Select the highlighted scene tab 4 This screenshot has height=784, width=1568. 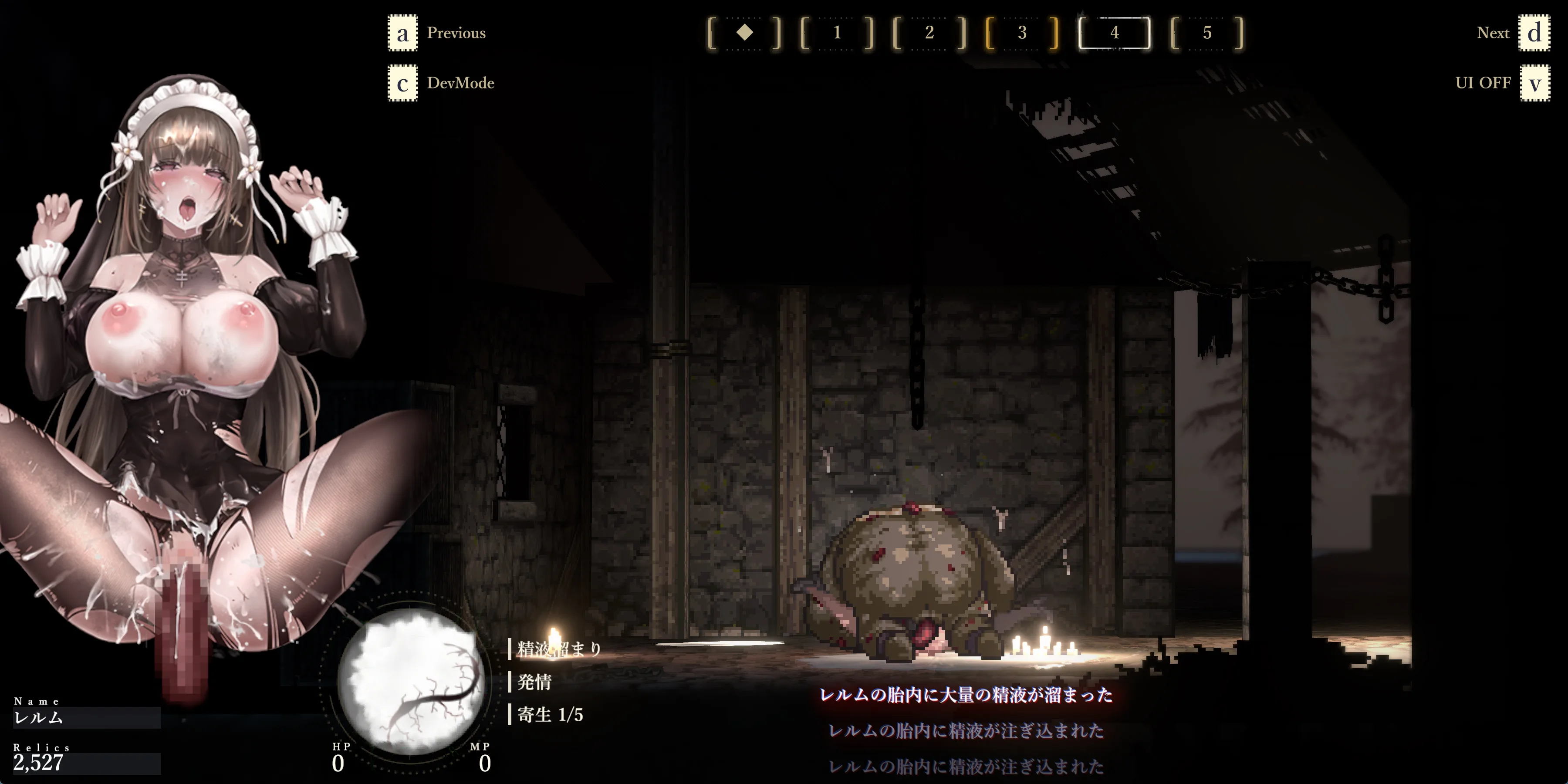coord(1115,33)
